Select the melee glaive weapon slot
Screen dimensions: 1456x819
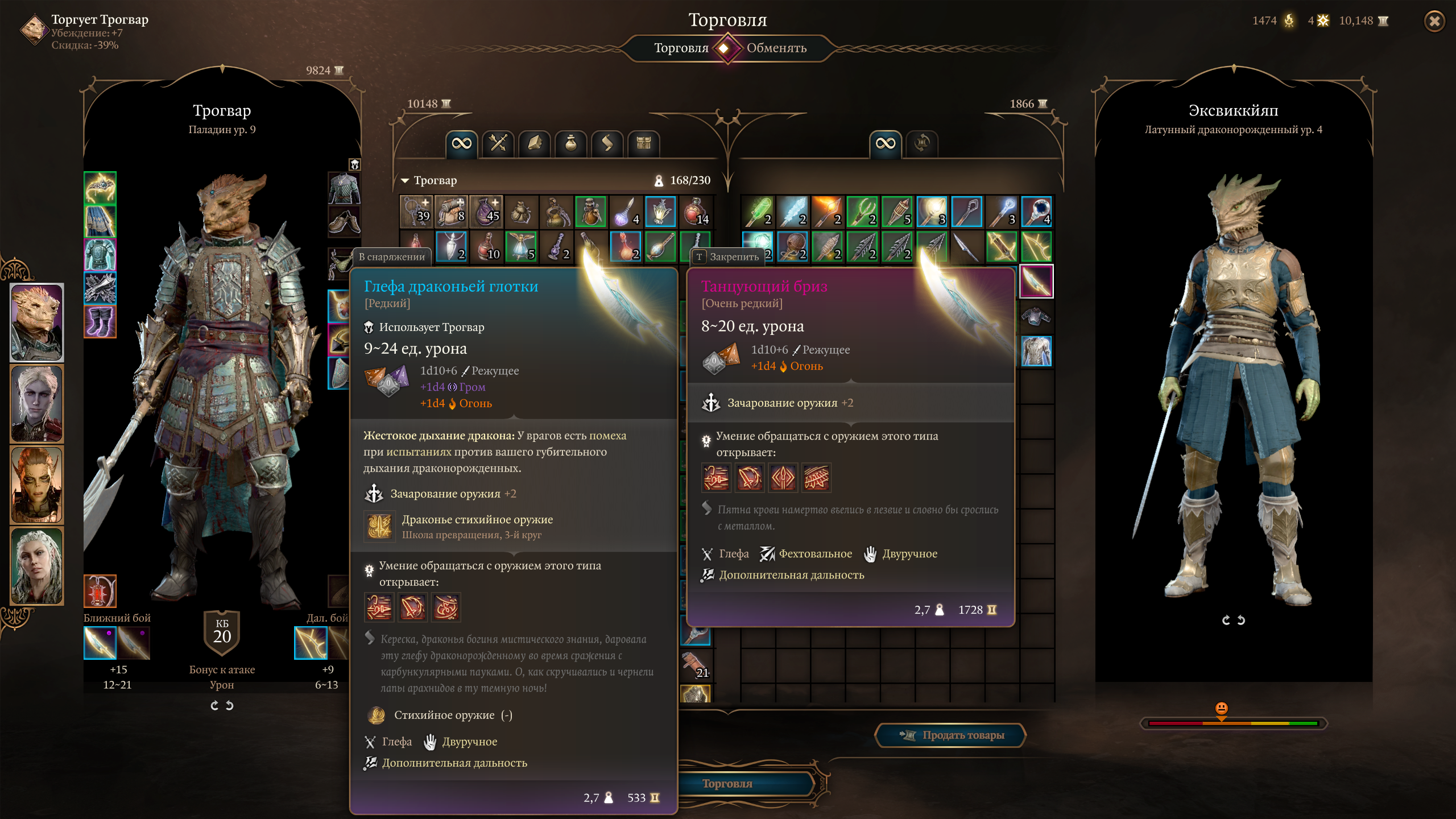click(x=100, y=643)
